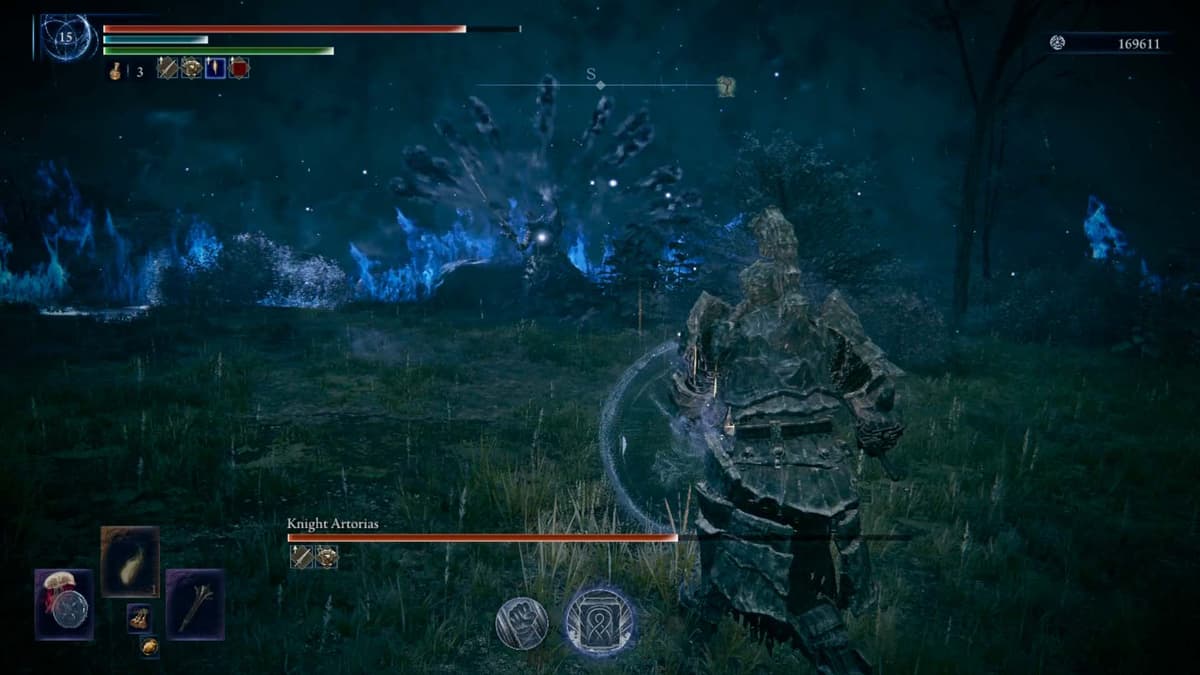
Task: Select the jellyfish shield slot
Action: click(65, 604)
